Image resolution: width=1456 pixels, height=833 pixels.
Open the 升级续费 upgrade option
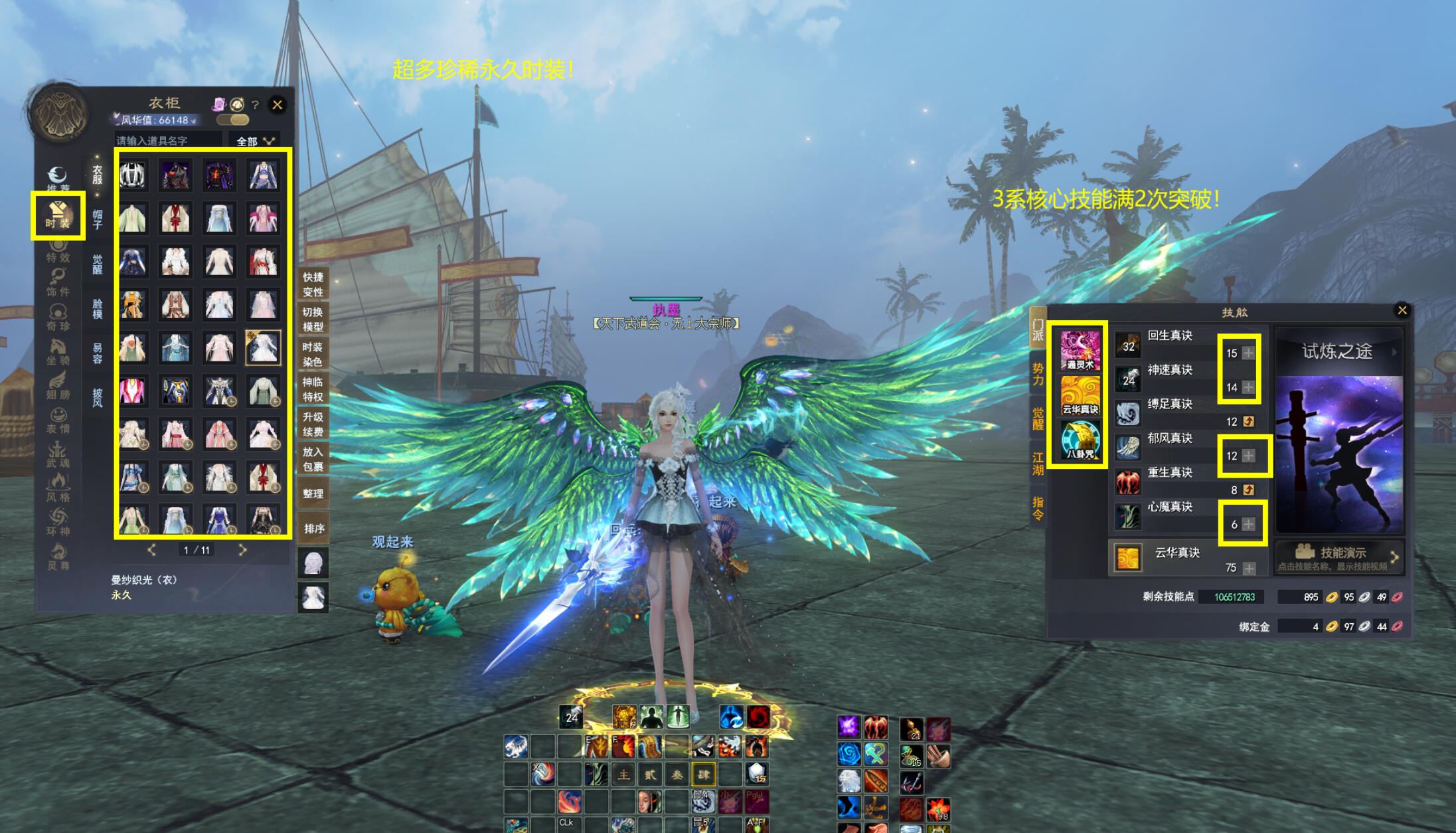pos(312,424)
